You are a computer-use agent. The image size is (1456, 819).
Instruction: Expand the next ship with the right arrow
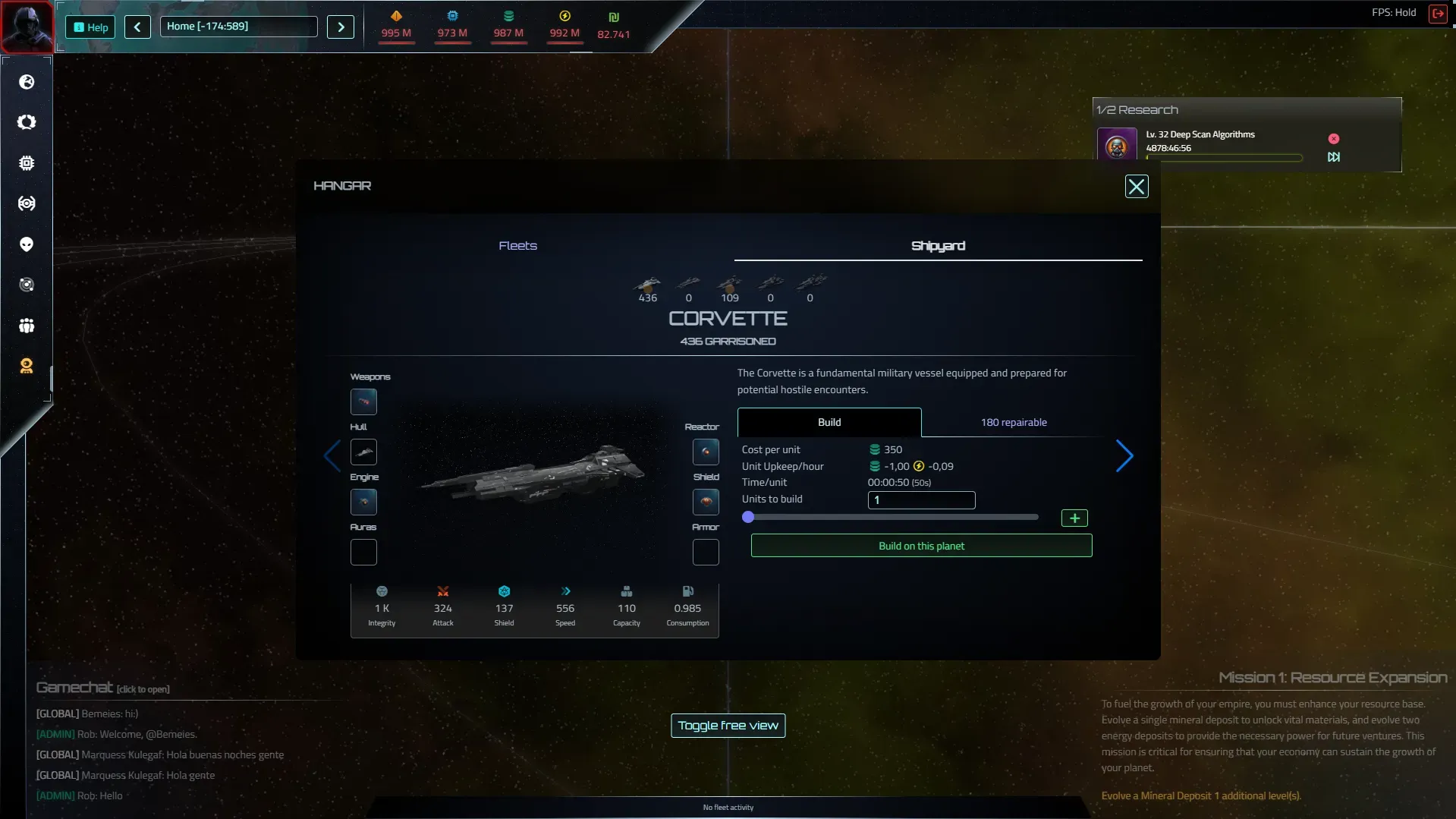pyautogui.click(x=1124, y=455)
